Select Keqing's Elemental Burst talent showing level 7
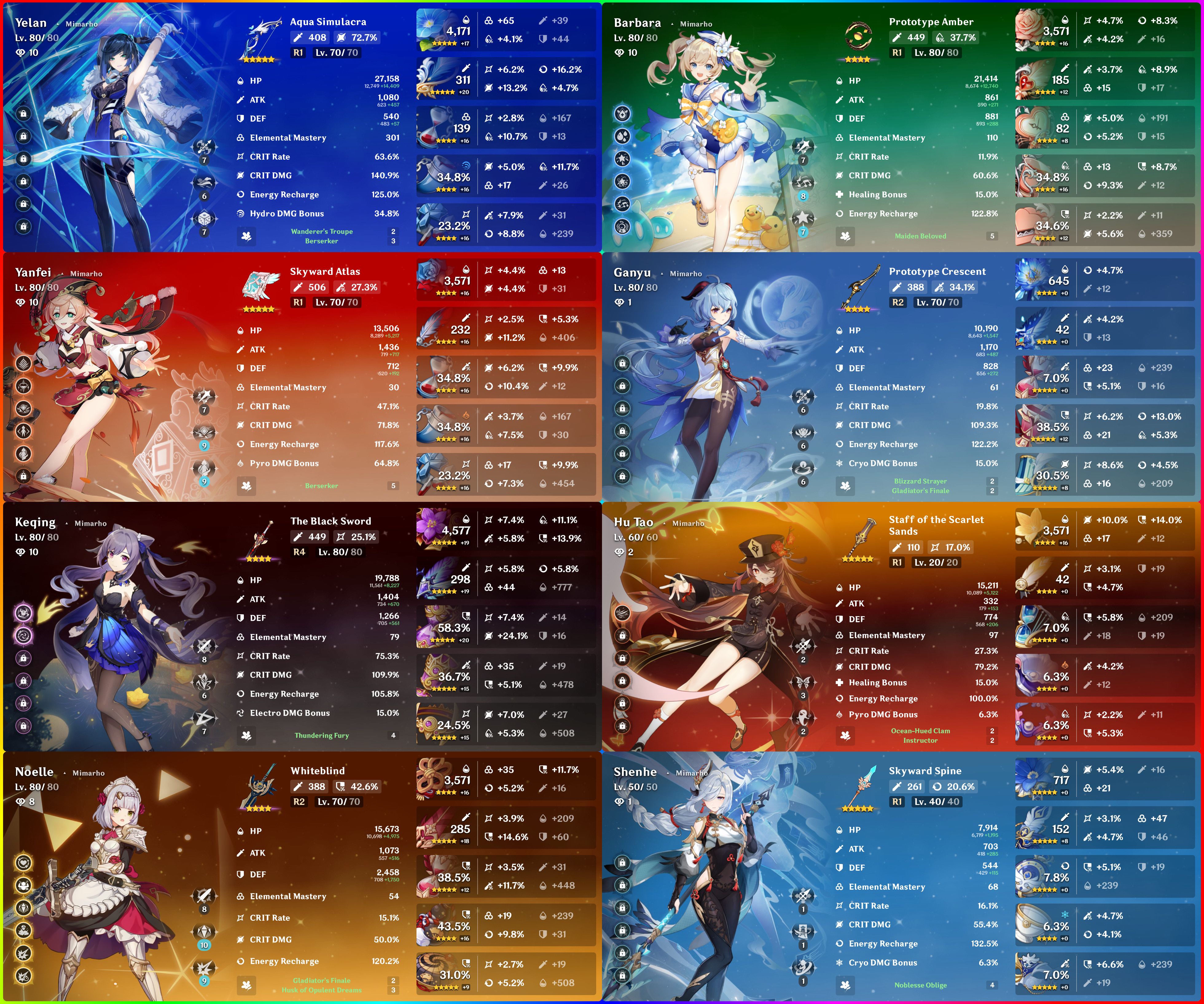This screenshot has height=1004, width=1204. 204,716
